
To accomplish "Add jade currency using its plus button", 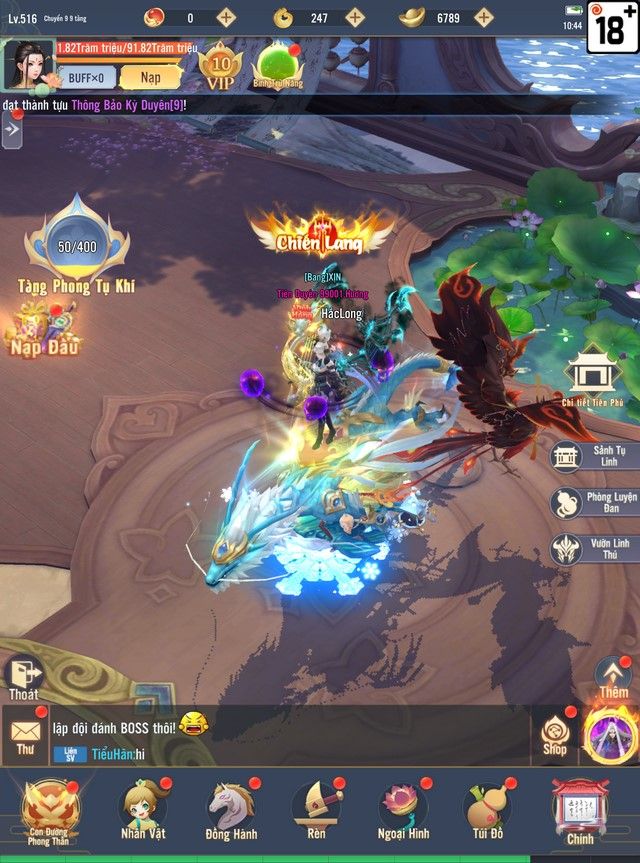I will point(356,17).
